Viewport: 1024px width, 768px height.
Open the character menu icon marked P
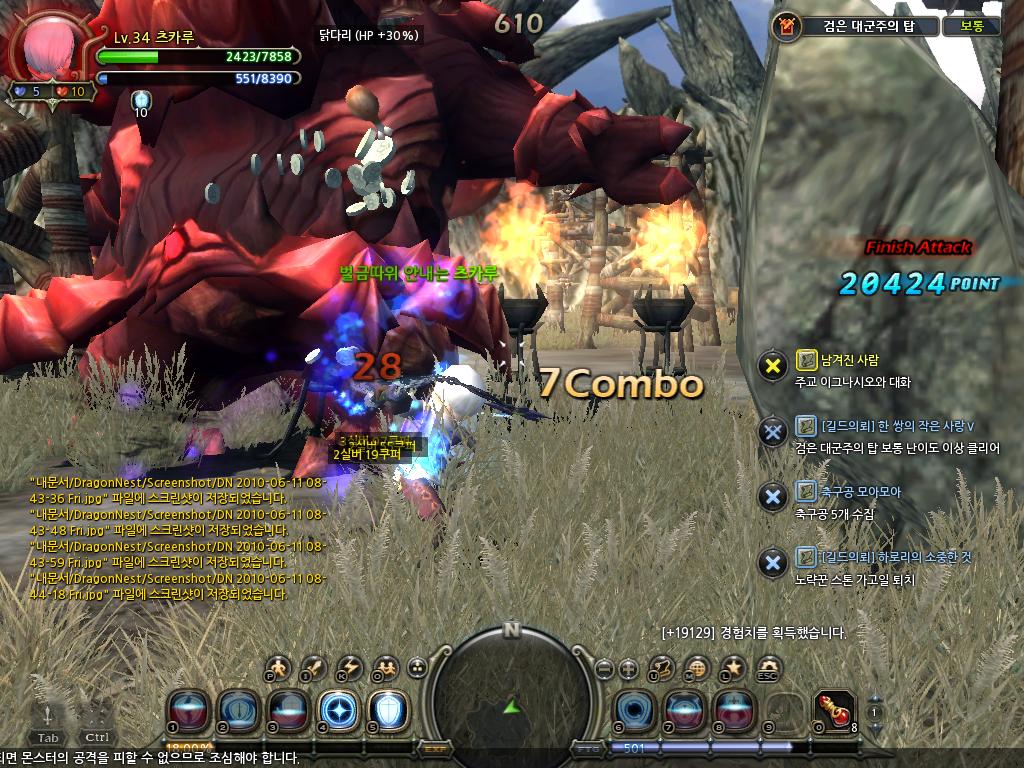281,667
